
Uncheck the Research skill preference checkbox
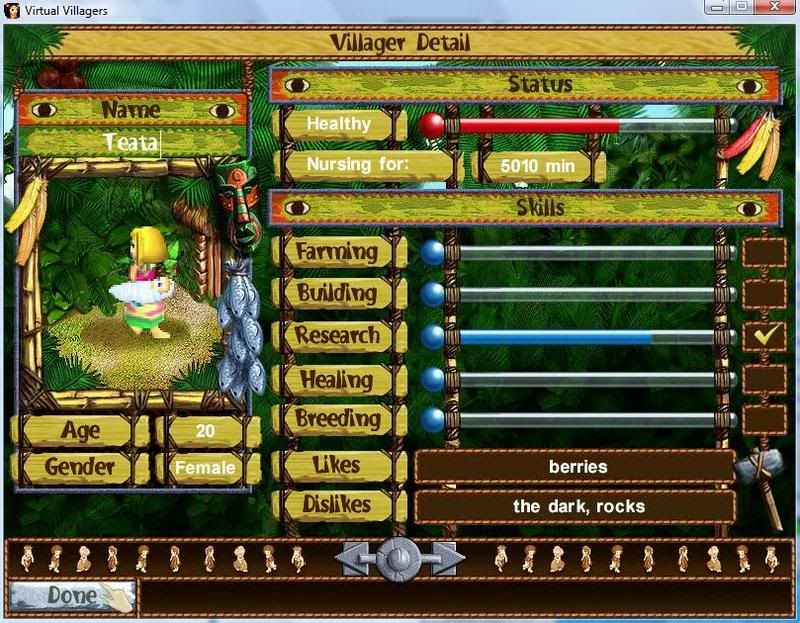(763, 337)
